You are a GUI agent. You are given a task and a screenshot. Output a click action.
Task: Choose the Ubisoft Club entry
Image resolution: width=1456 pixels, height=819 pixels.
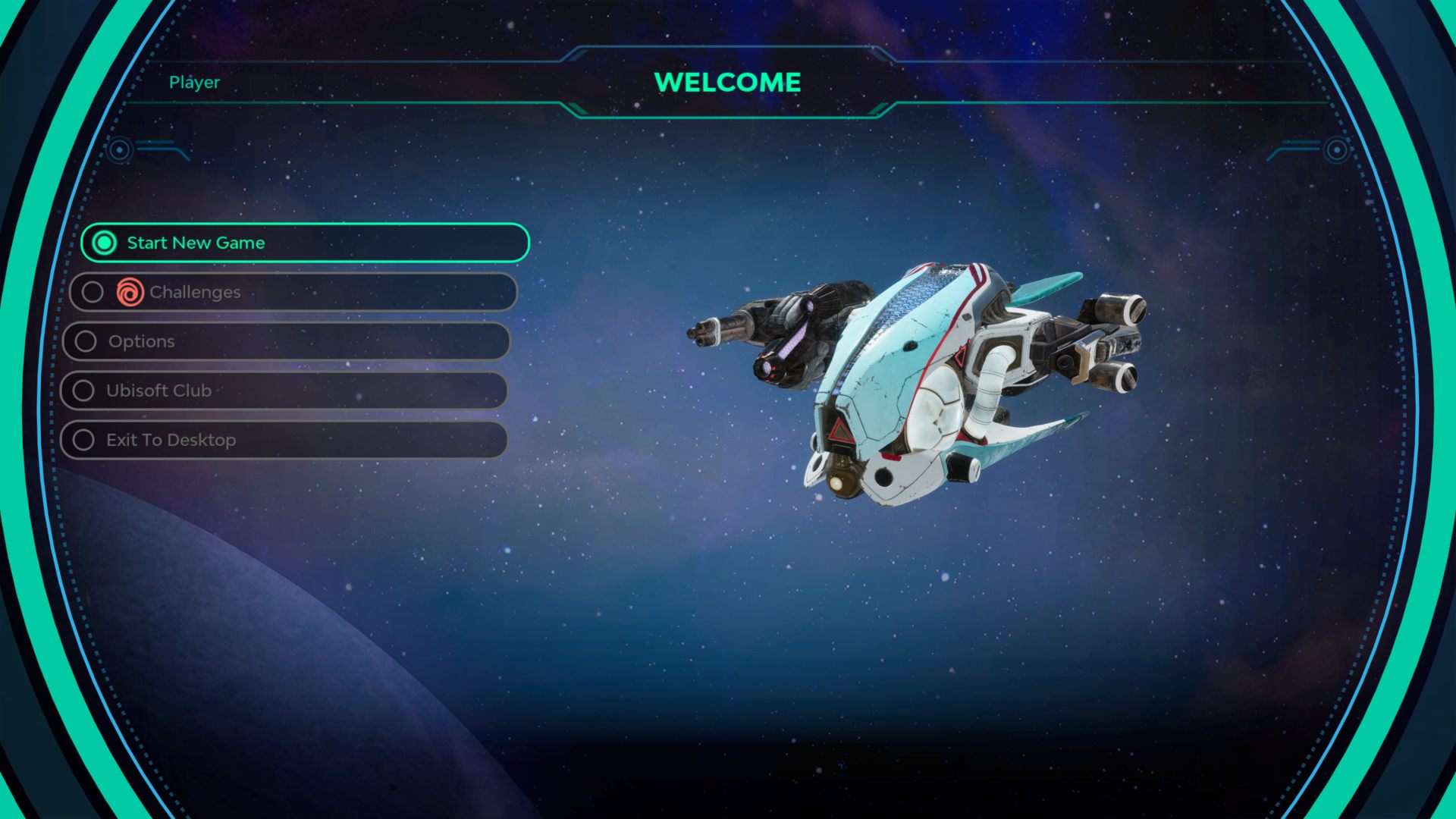pos(284,391)
